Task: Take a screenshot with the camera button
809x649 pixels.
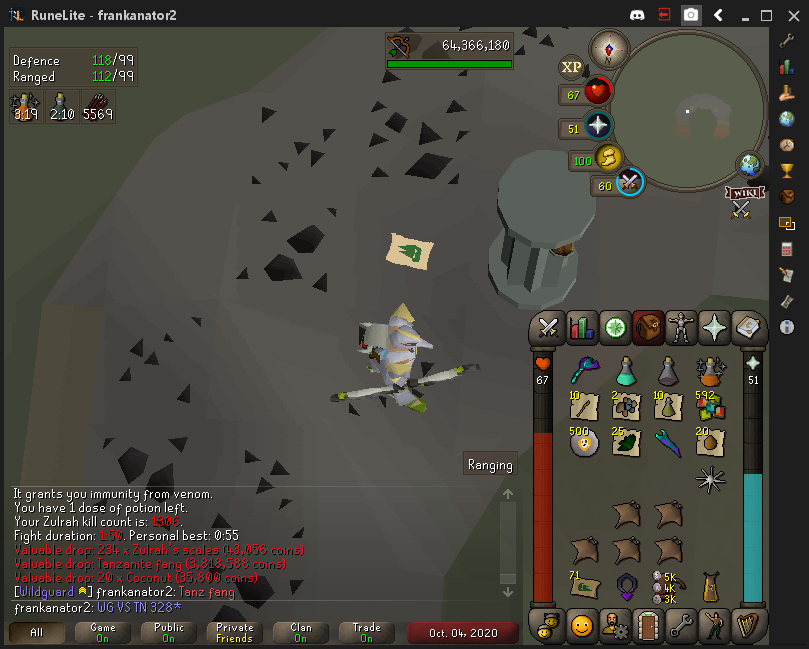Action: tap(691, 15)
